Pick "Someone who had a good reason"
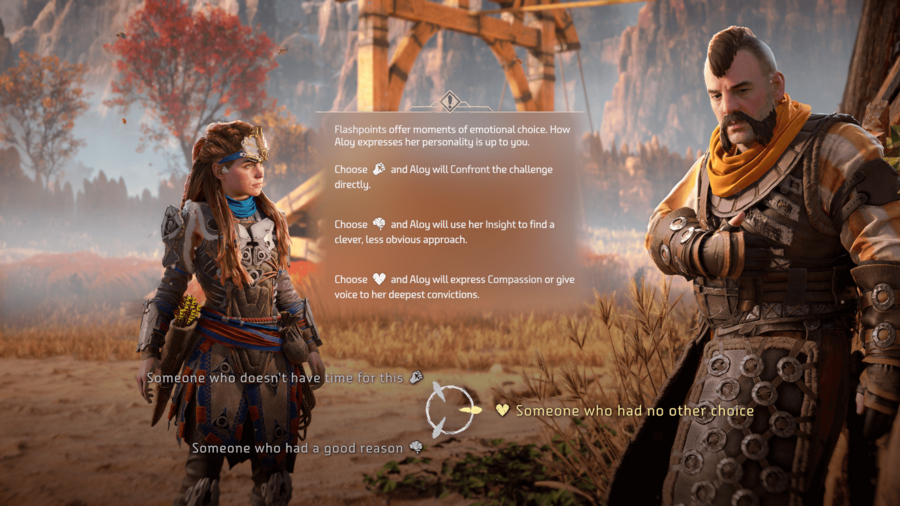Image resolution: width=900 pixels, height=506 pixels. click(298, 448)
